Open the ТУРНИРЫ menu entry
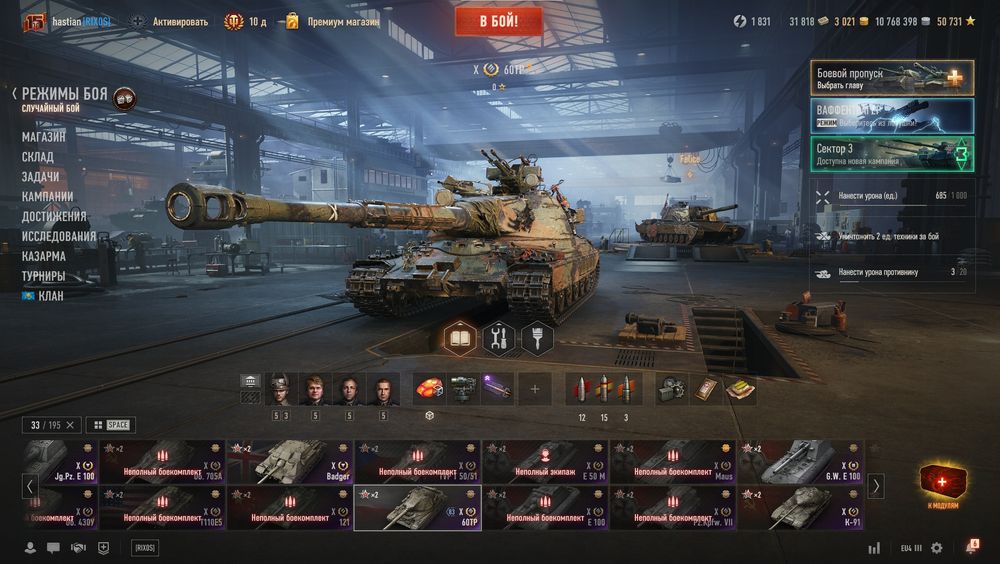 click(44, 276)
